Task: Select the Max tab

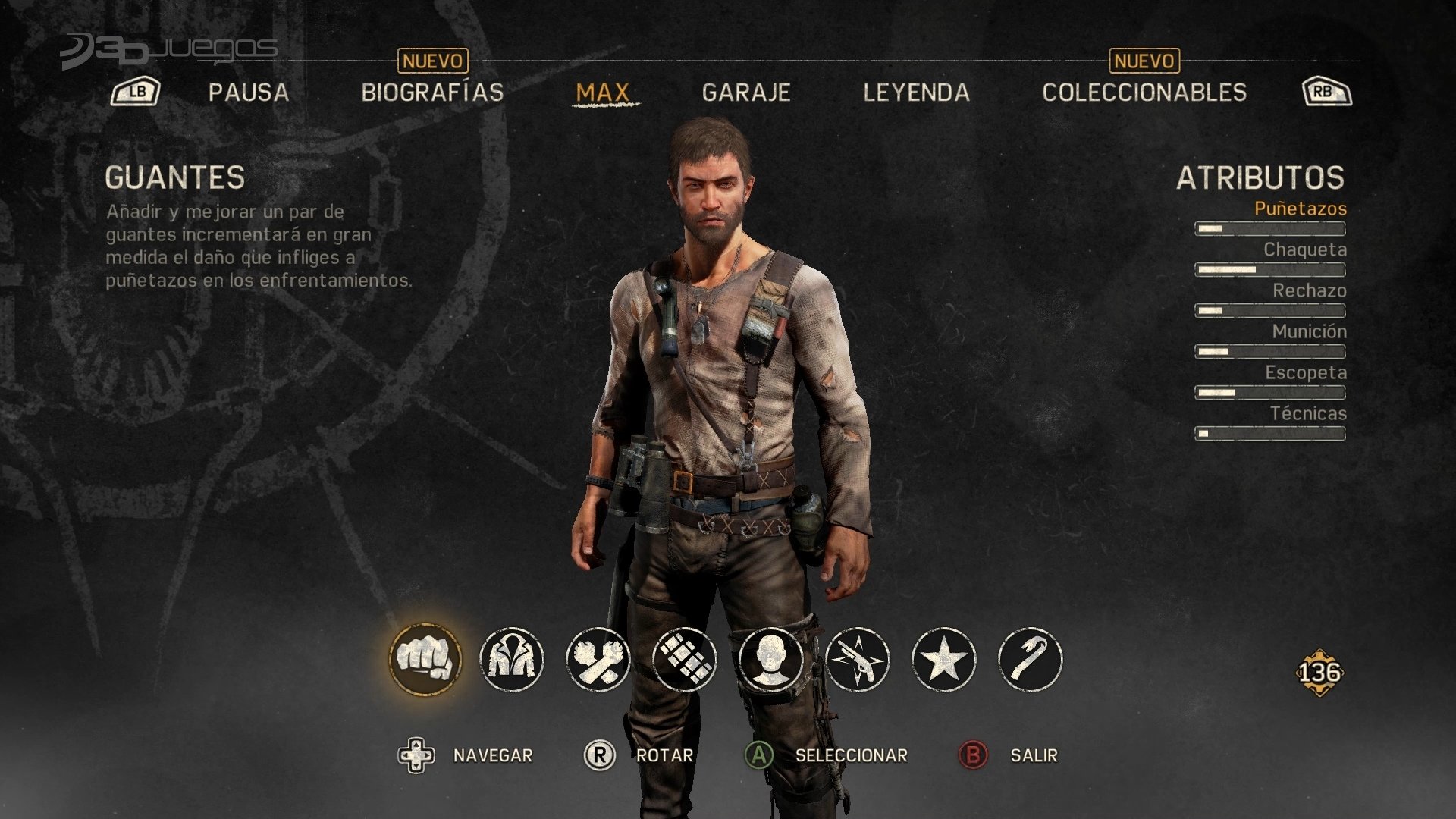Action: (x=603, y=93)
